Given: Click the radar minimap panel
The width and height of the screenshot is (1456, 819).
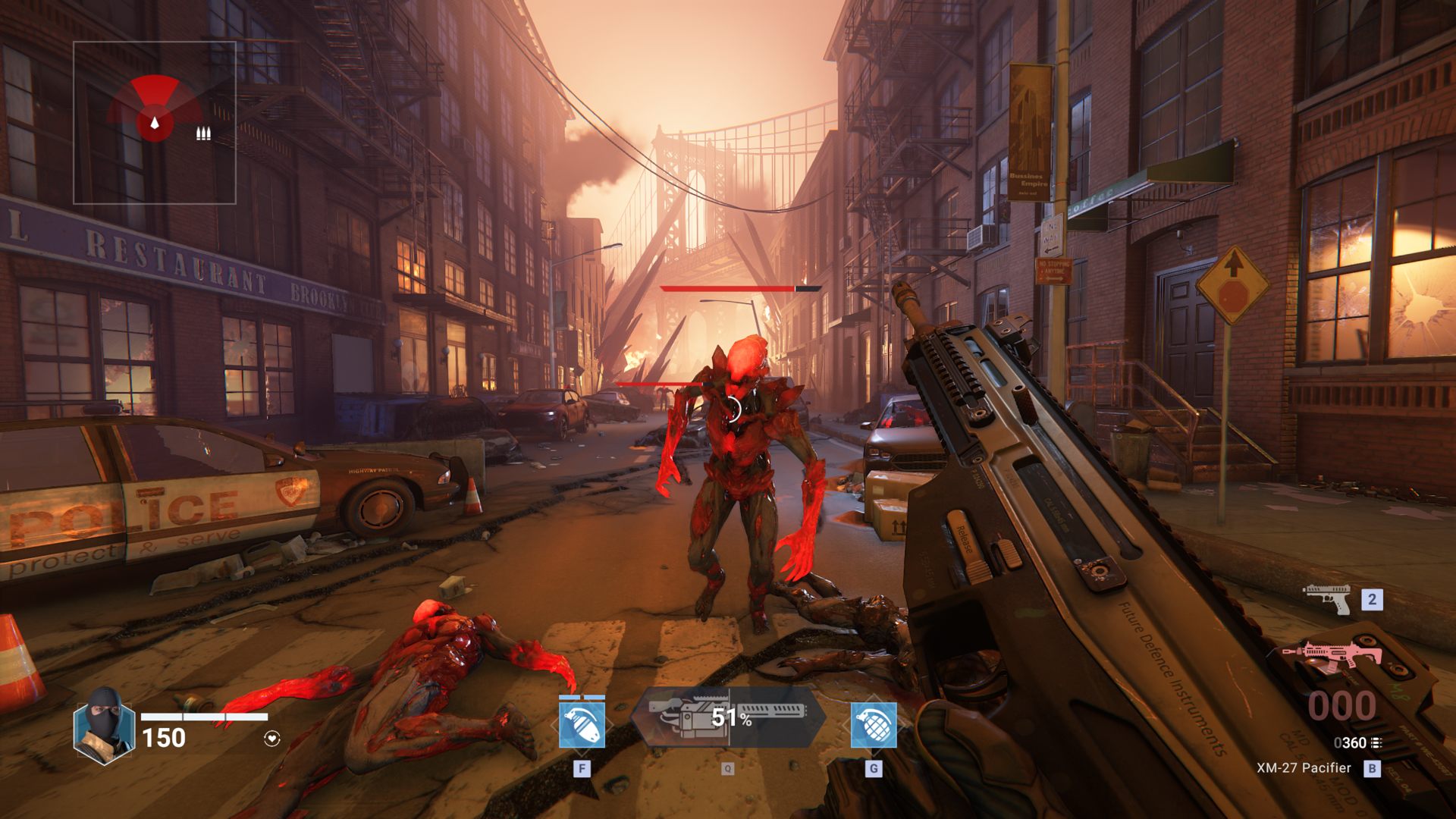Looking at the screenshot, I should (x=155, y=123).
